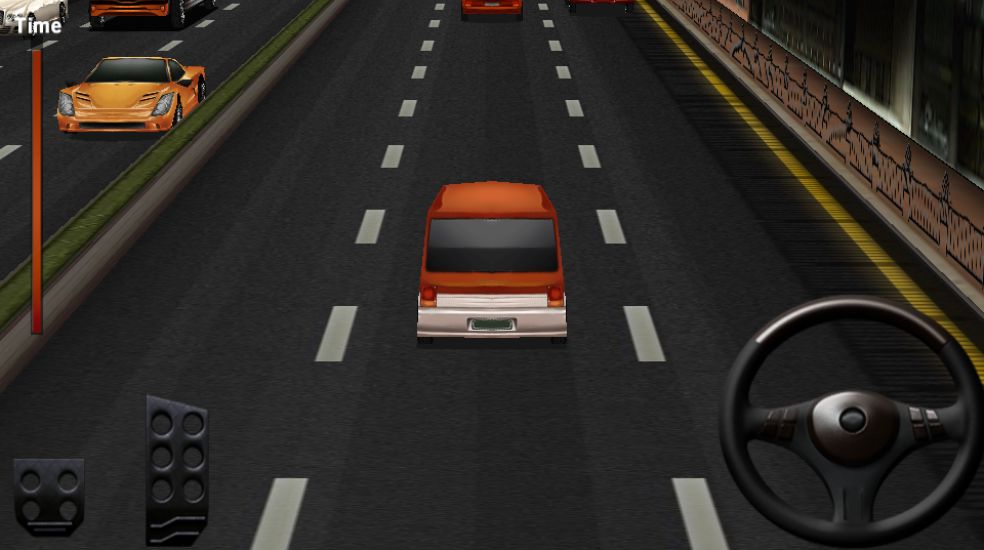Click the steering wheel control
This screenshot has width=984, height=550.
point(851,420)
